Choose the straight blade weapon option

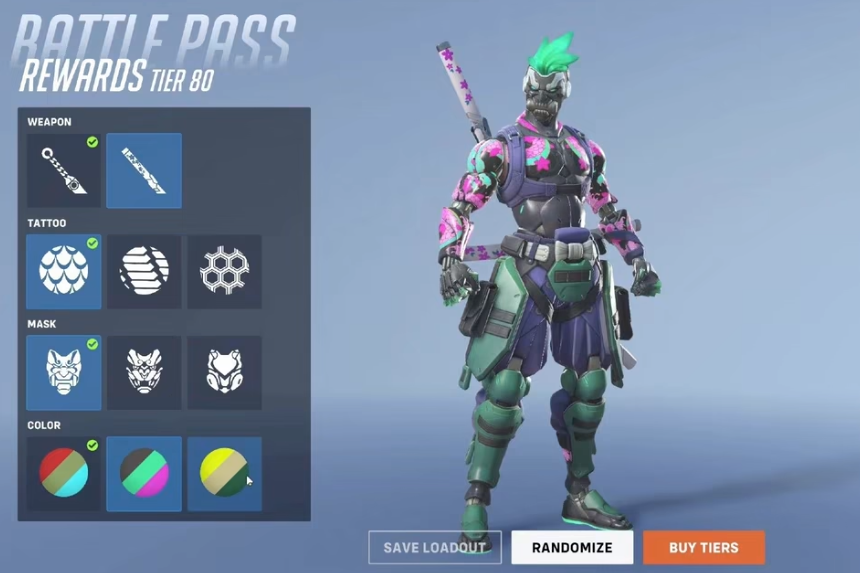[x=144, y=171]
